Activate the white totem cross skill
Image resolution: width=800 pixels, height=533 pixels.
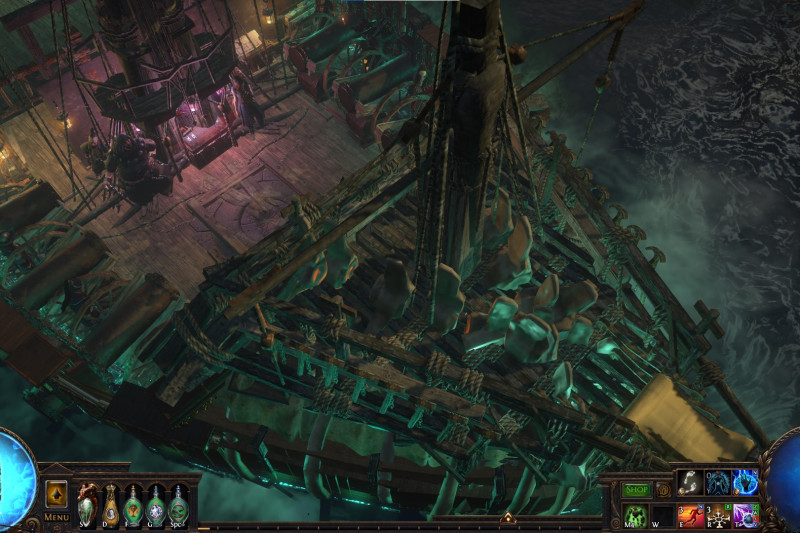(719, 515)
